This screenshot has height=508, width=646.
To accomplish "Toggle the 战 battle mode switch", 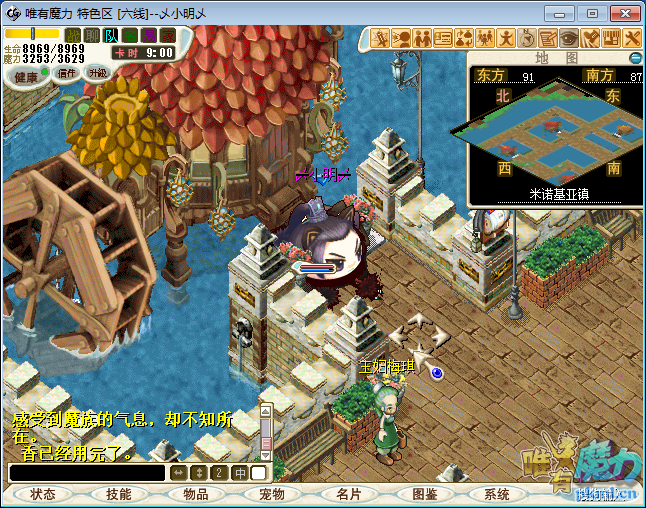I will click(x=73, y=35).
